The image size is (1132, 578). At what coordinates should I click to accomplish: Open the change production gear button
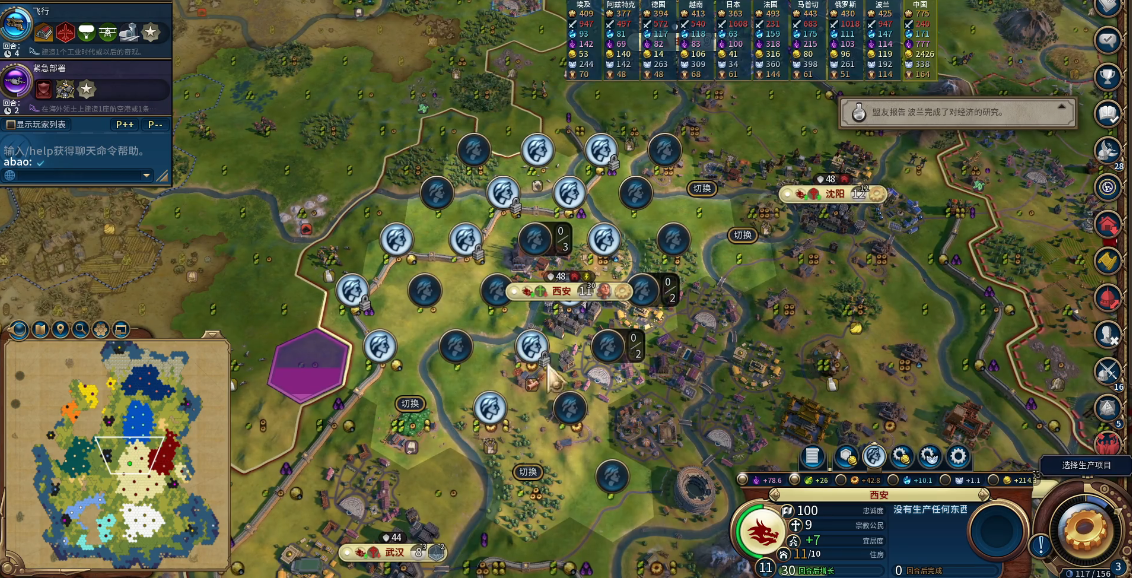958,457
